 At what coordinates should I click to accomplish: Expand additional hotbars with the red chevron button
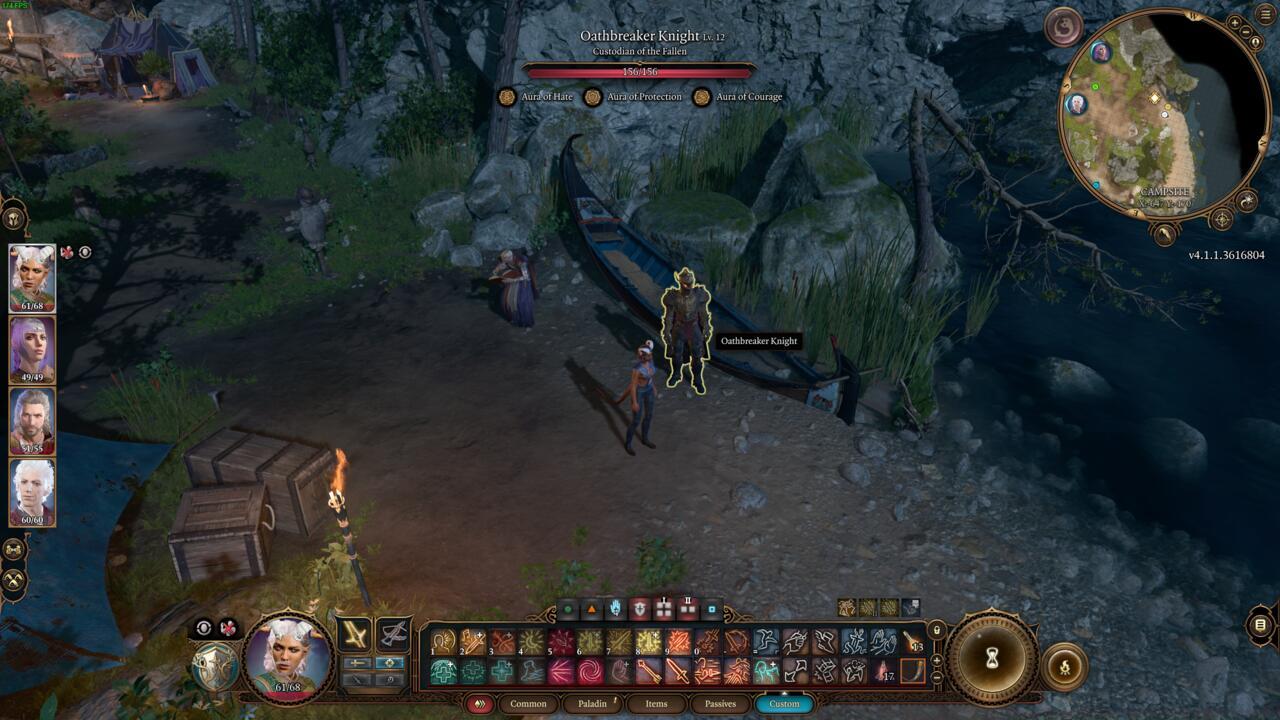click(482, 704)
